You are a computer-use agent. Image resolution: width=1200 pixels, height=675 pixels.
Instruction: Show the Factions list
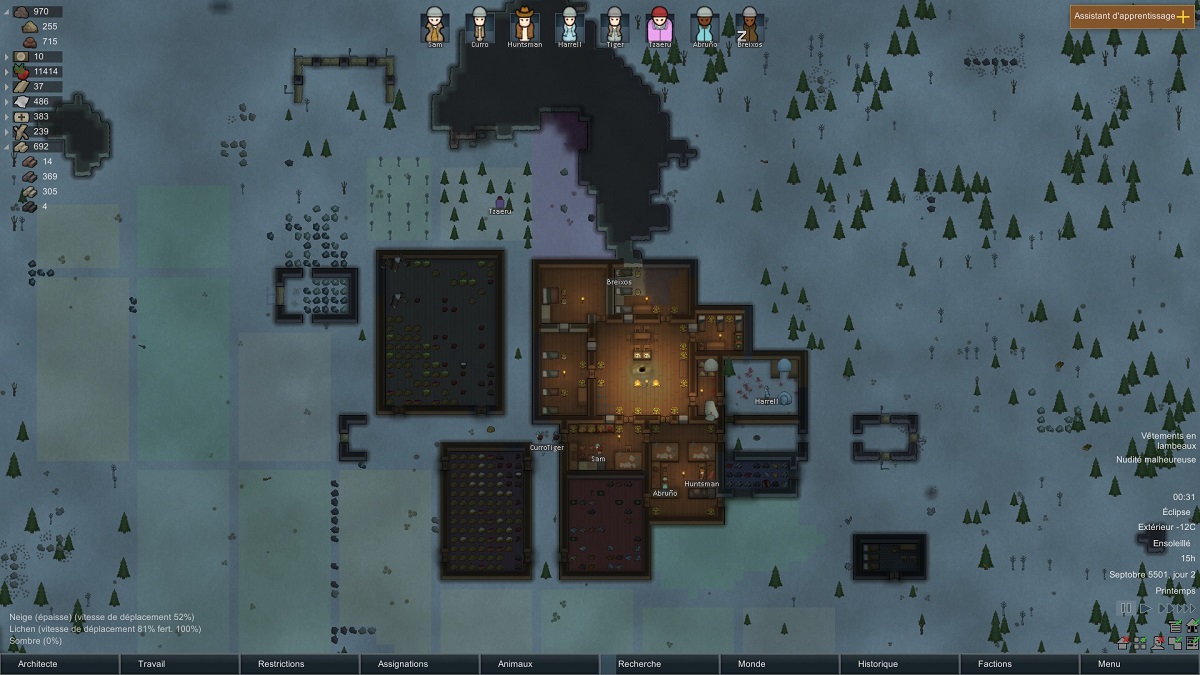pos(1020,664)
